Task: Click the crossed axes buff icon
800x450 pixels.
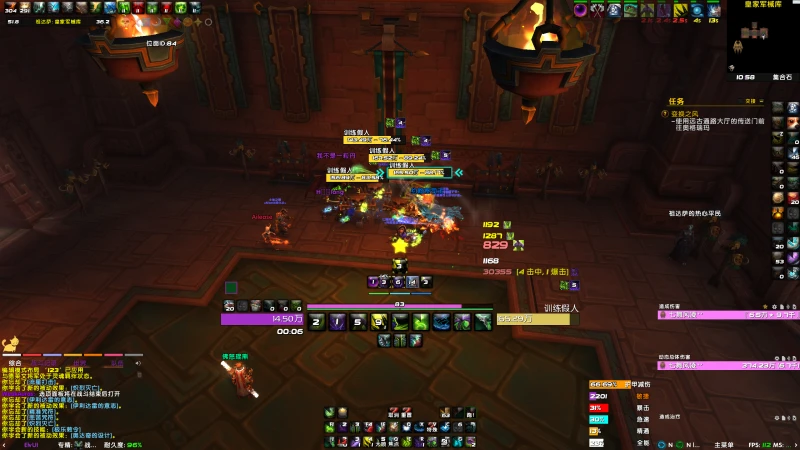Action: tap(598, 10)
